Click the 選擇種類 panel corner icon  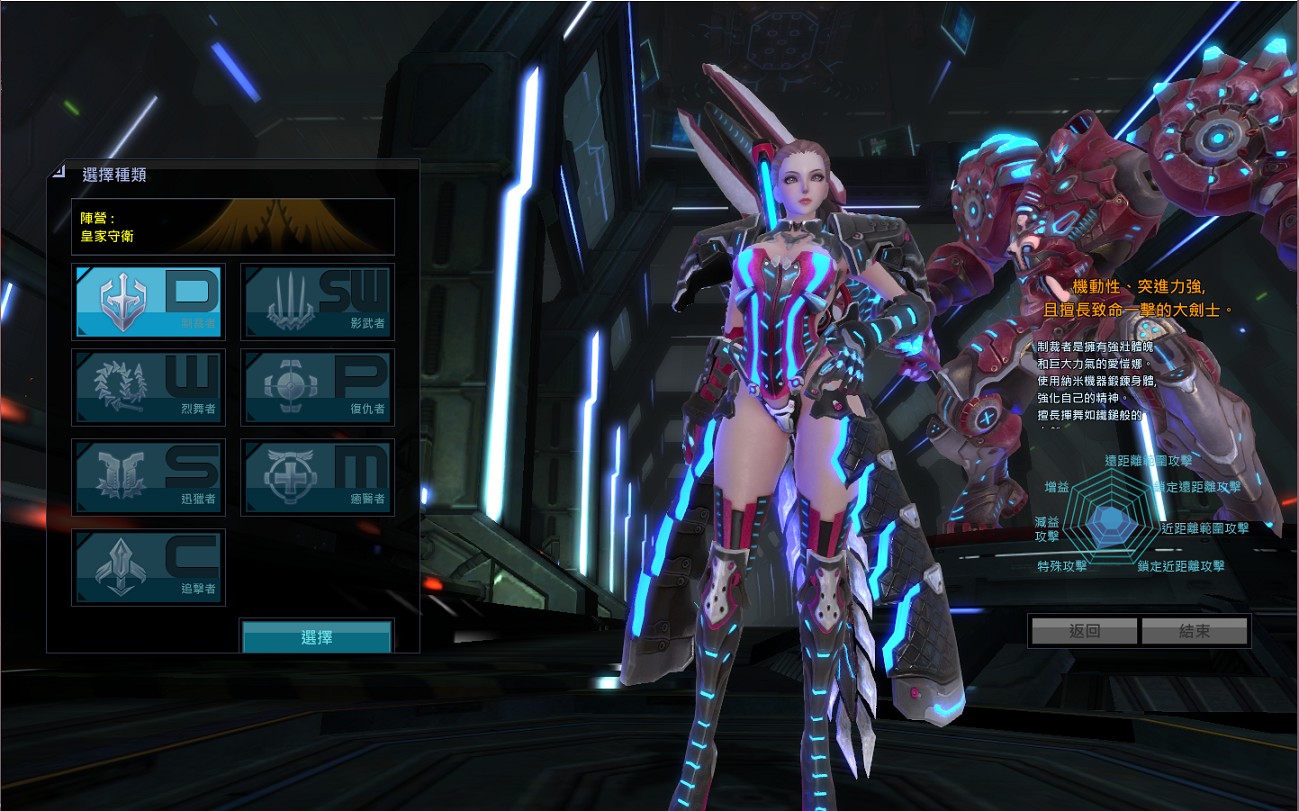tap(59, 172)
